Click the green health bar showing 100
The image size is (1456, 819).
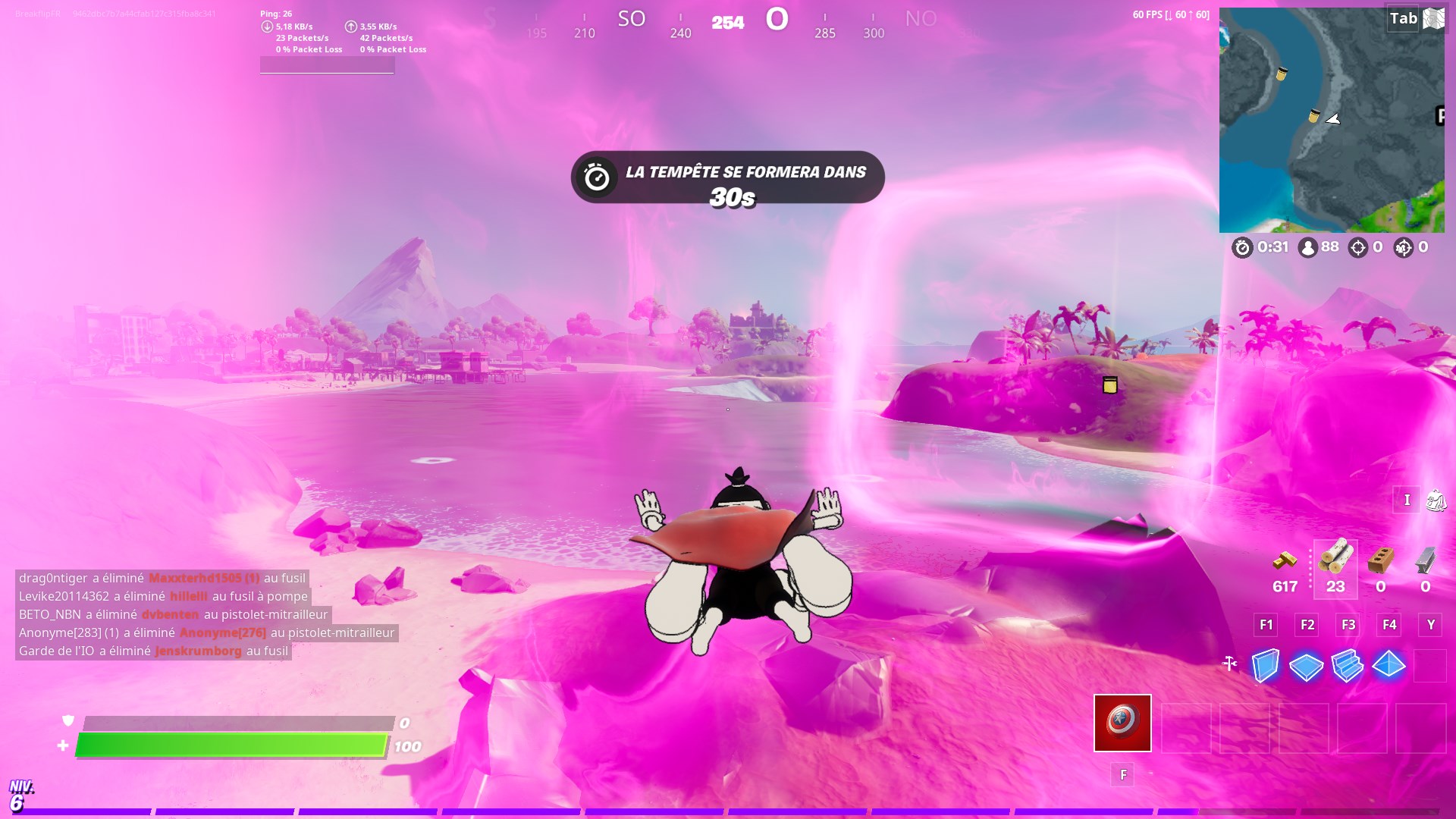pyautogui.click(x=227, y=746)
